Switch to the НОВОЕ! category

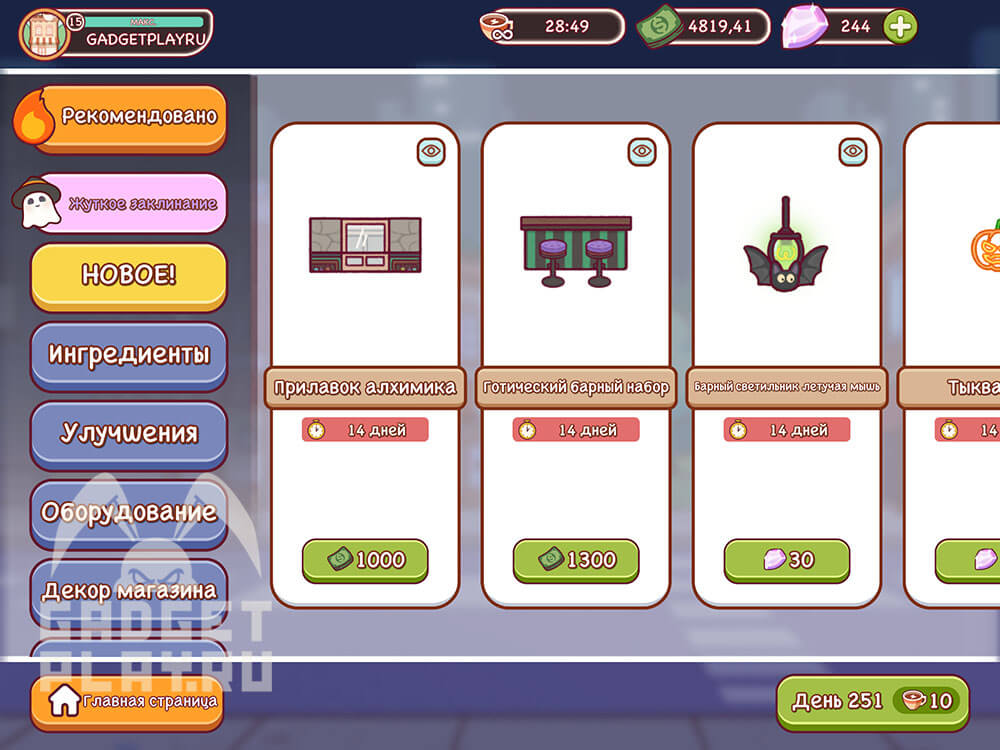(x=129, y=276)
